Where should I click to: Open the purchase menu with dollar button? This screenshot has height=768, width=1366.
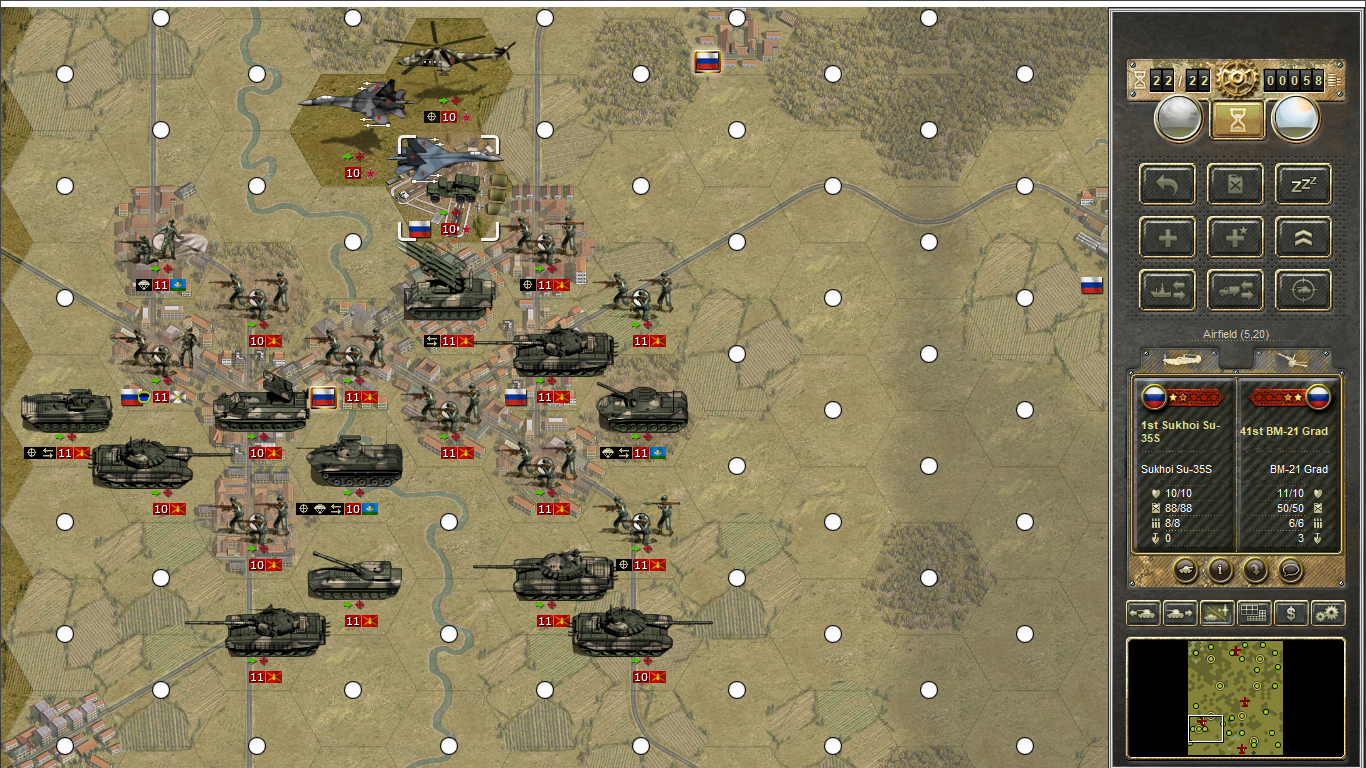(1291, 613)
